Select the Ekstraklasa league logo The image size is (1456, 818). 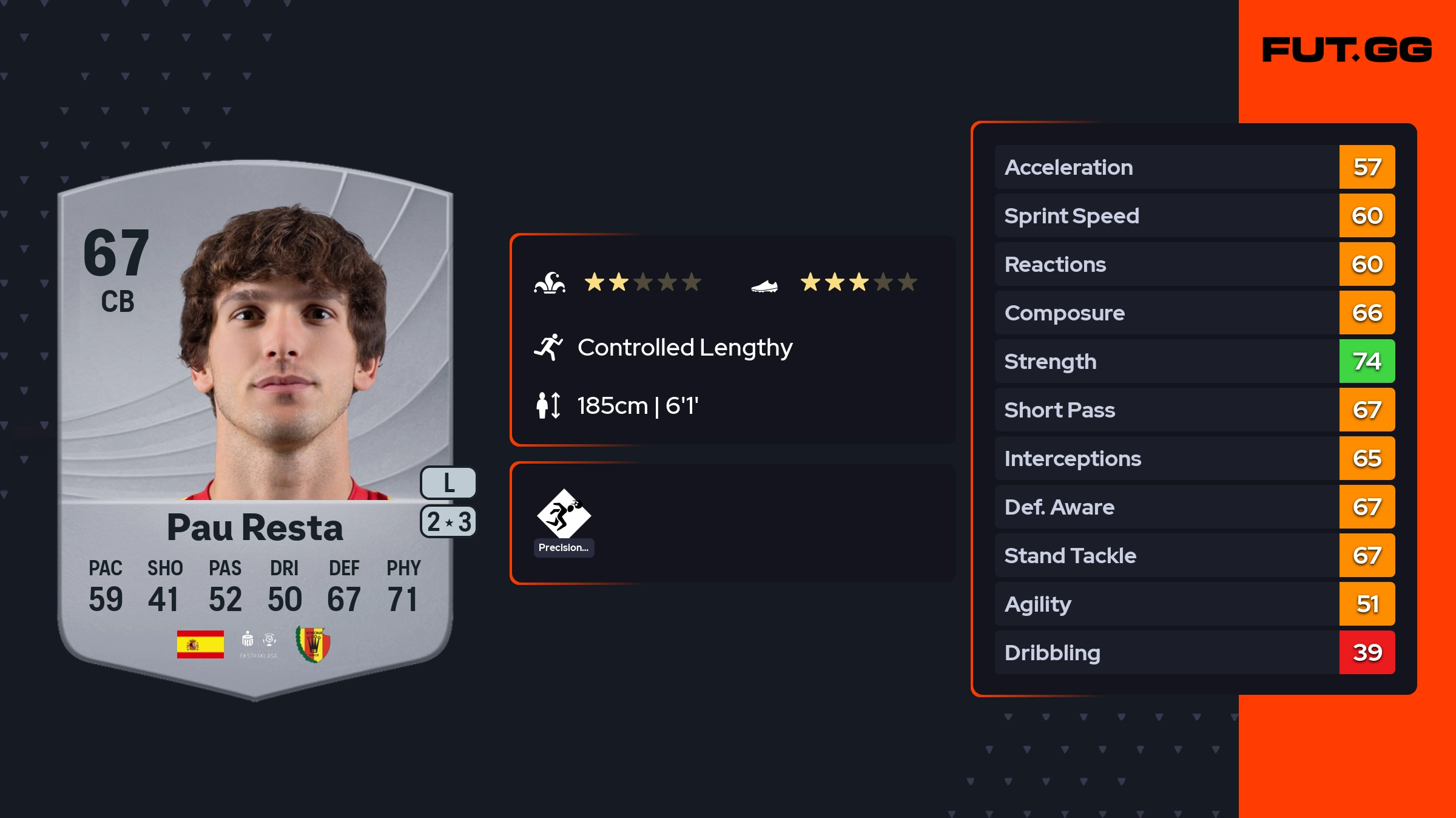point(258,644)
